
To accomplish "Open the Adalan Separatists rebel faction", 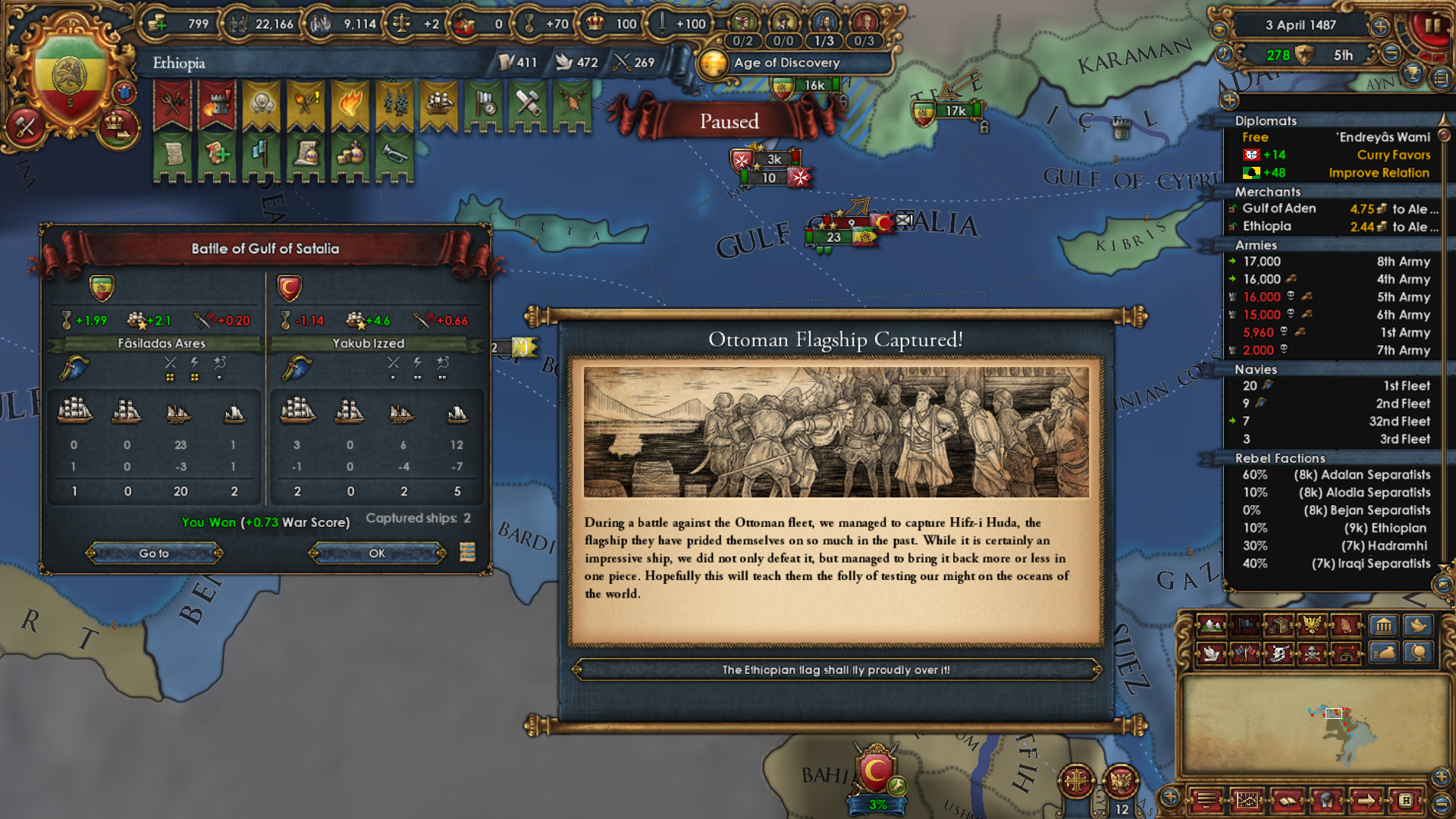I will [1335, 475].
